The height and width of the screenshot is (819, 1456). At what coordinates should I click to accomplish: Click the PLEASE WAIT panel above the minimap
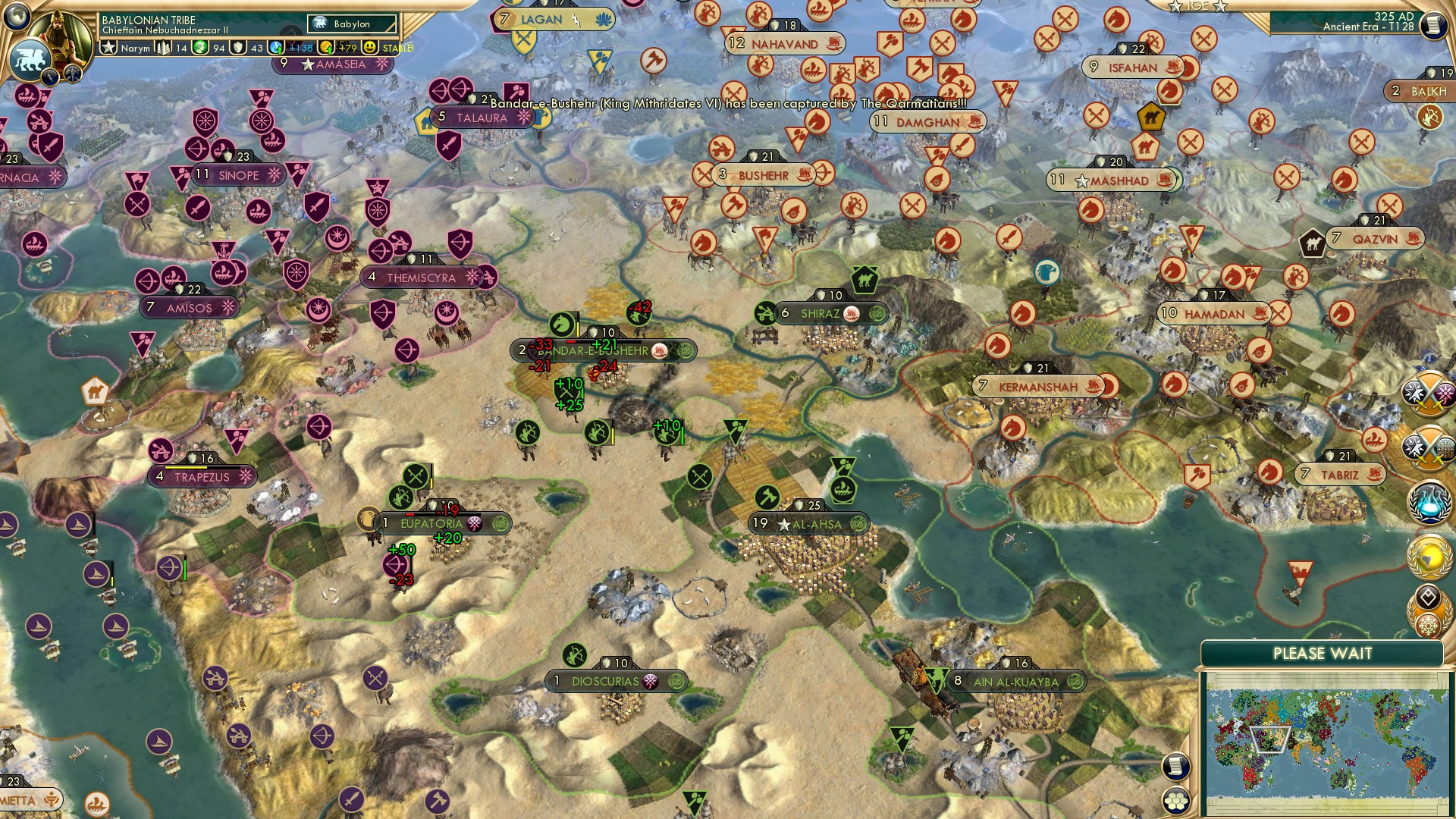coord(1323,652)
